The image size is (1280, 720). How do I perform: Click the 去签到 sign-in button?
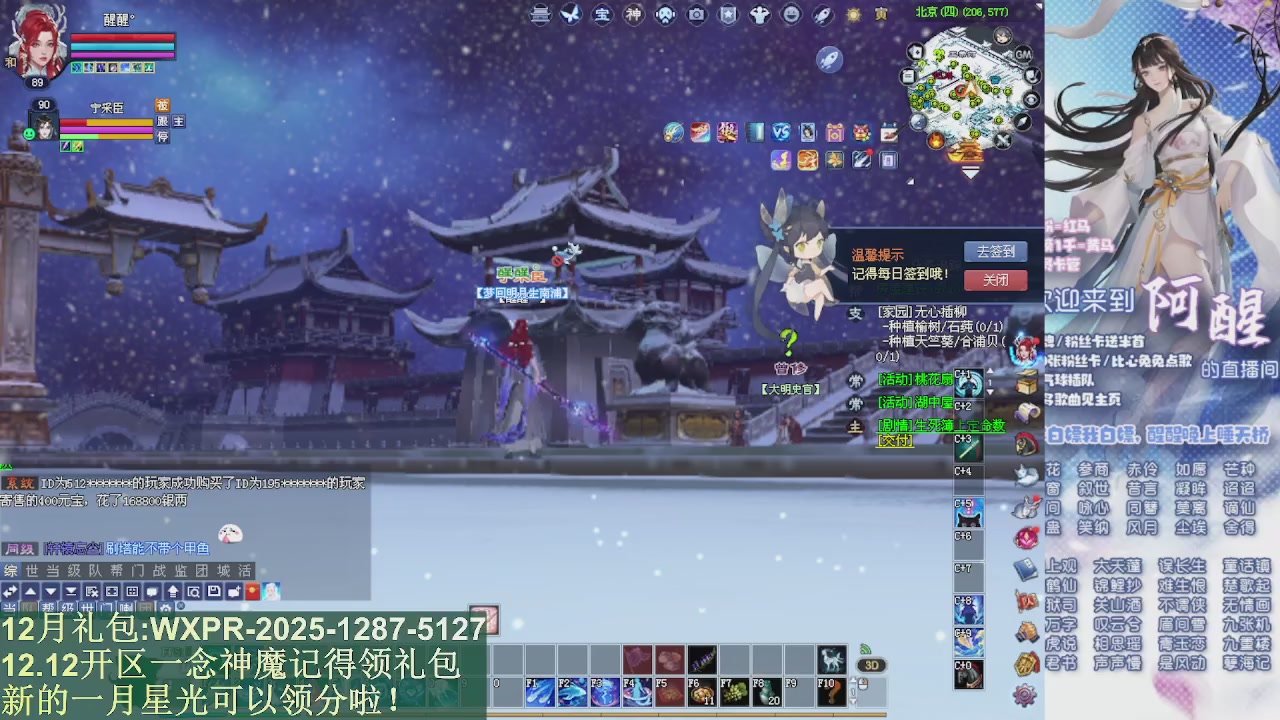tap(995, 253)
